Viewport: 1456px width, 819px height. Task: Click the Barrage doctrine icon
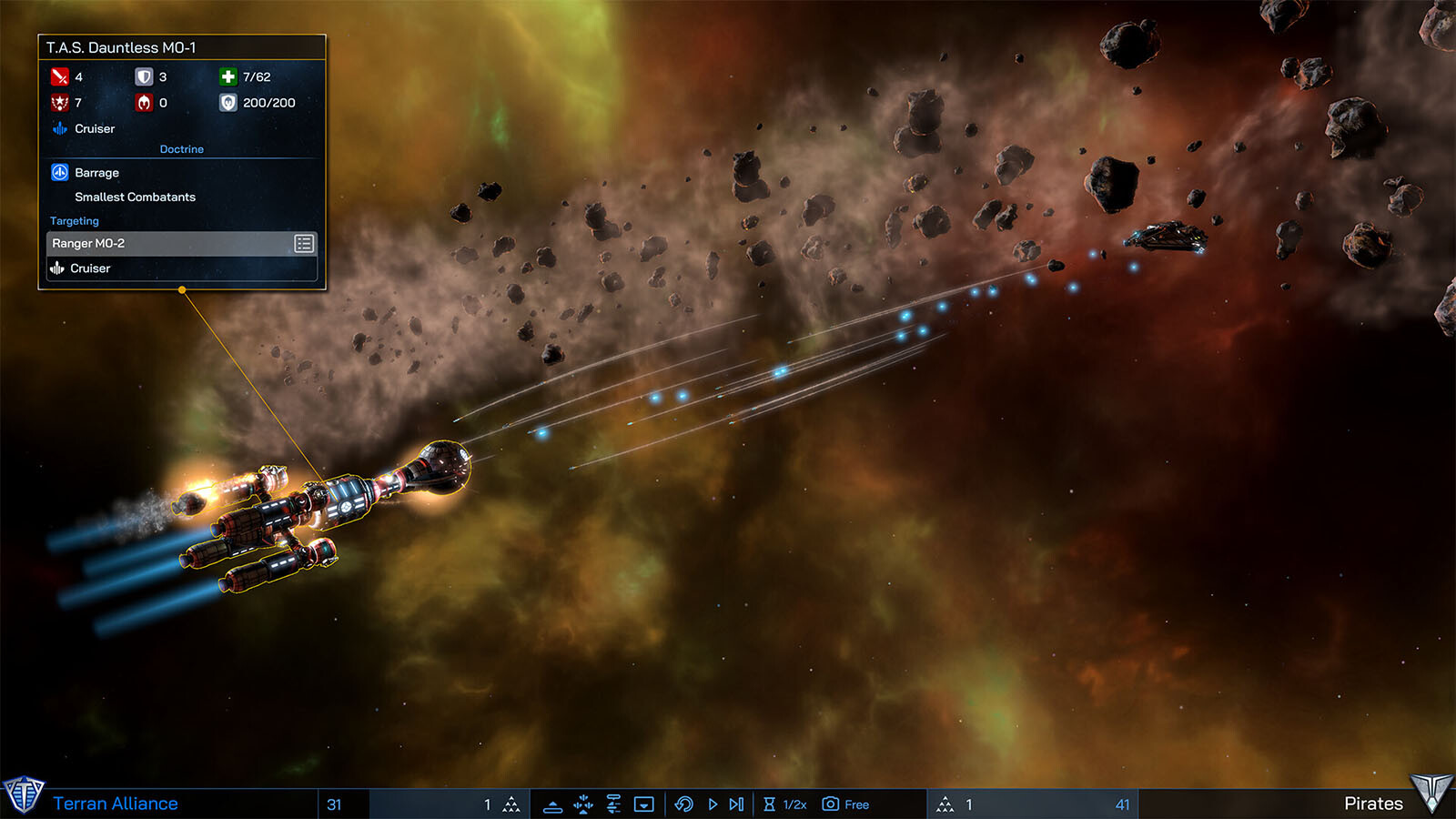click(60, 172)
